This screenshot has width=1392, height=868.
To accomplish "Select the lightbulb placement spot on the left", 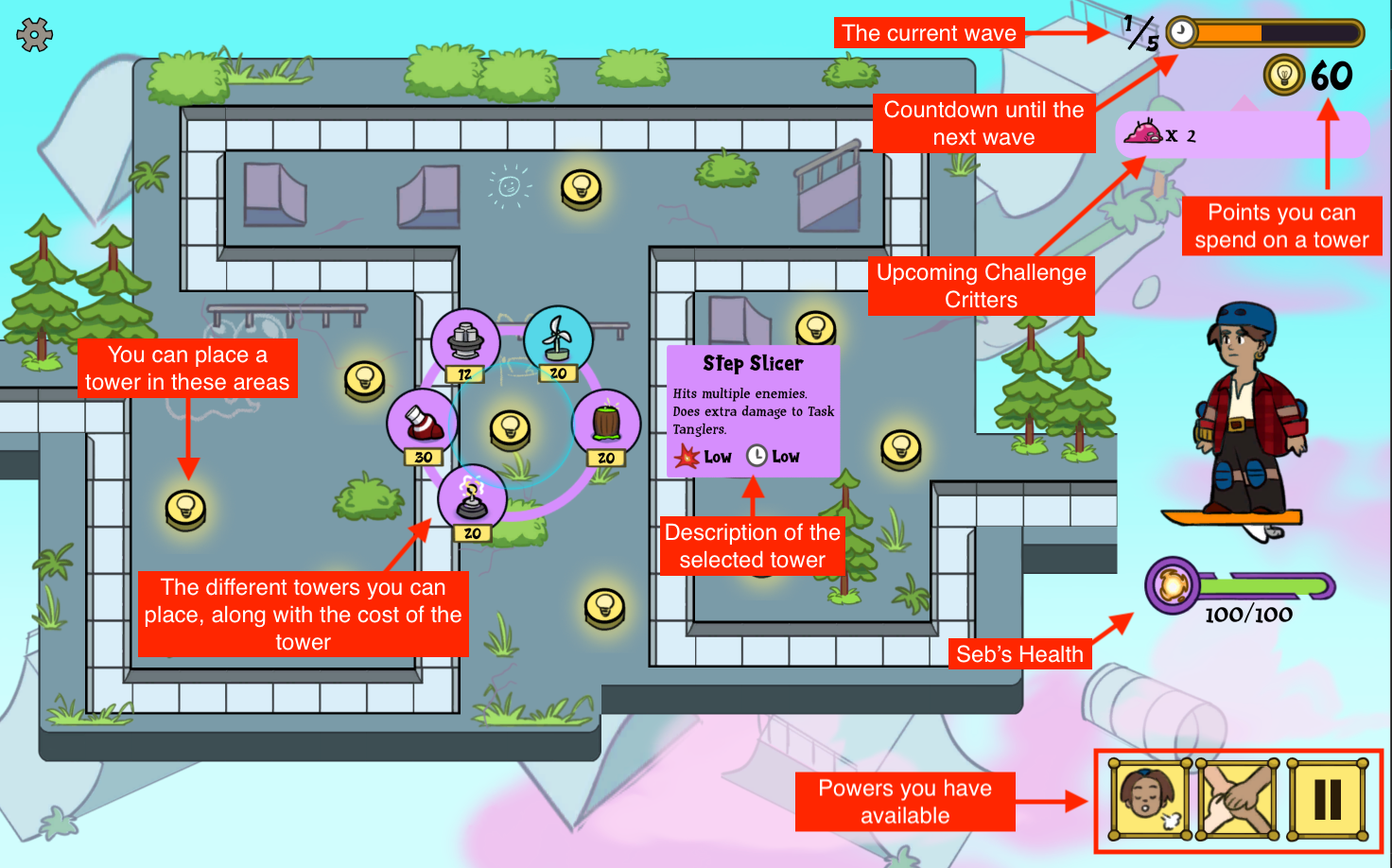I will (x=186, y=507).
